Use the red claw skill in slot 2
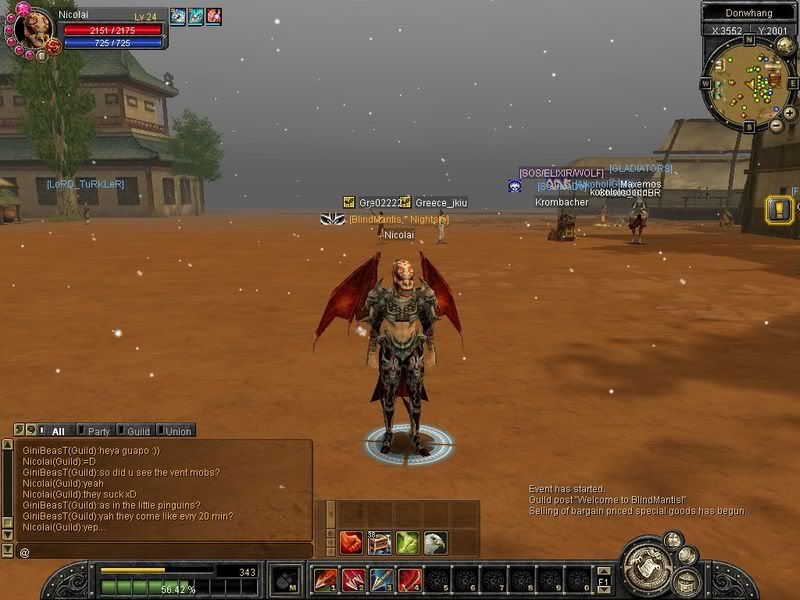This screenshot has height=600, width=800. (x=354, y=580)
